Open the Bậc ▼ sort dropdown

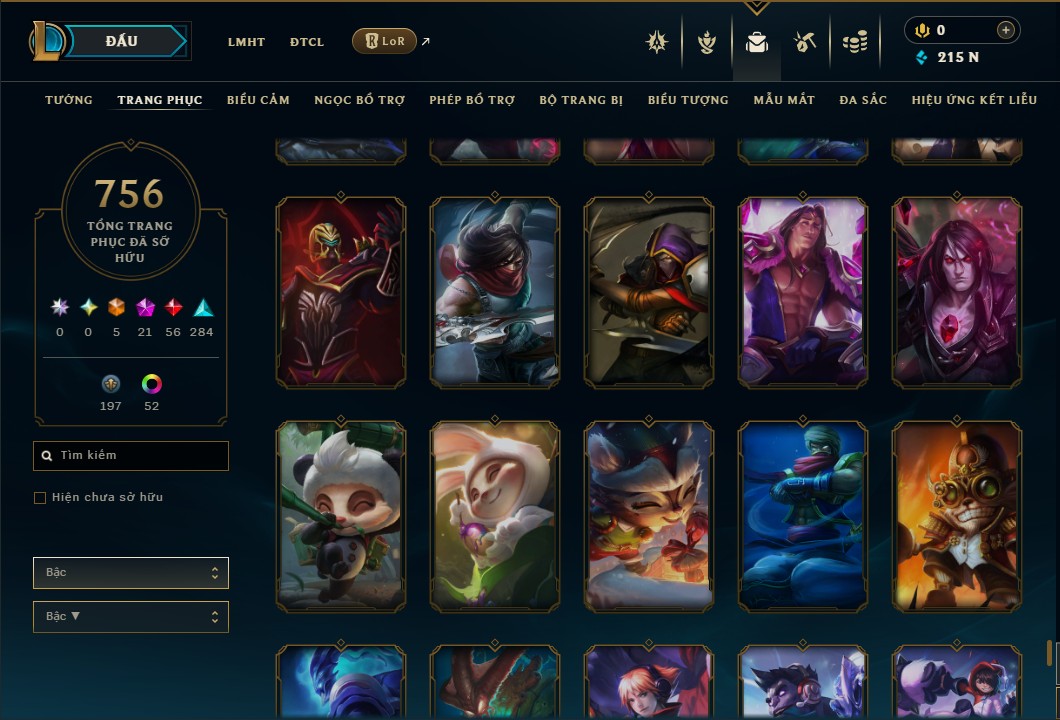(x=131, y=616)
